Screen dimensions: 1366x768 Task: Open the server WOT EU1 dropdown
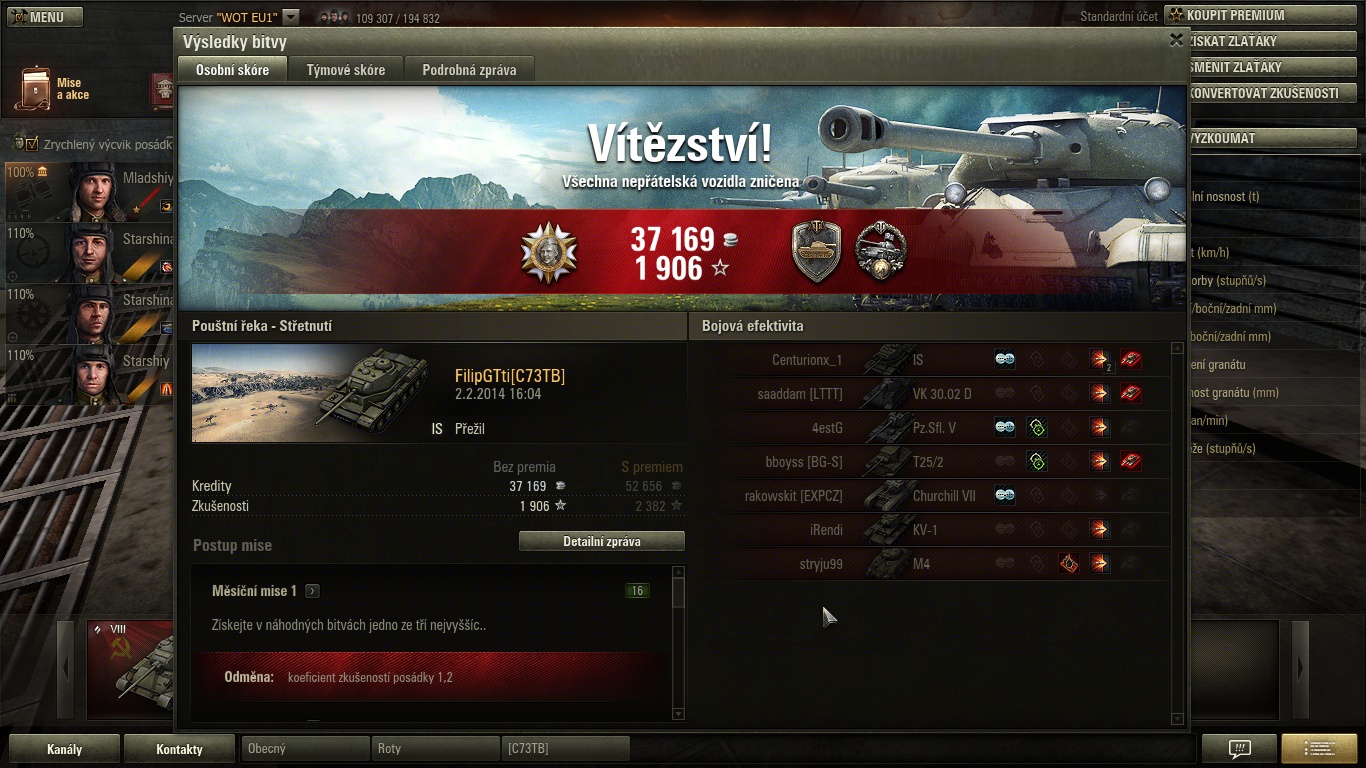(x=291, y=17)
